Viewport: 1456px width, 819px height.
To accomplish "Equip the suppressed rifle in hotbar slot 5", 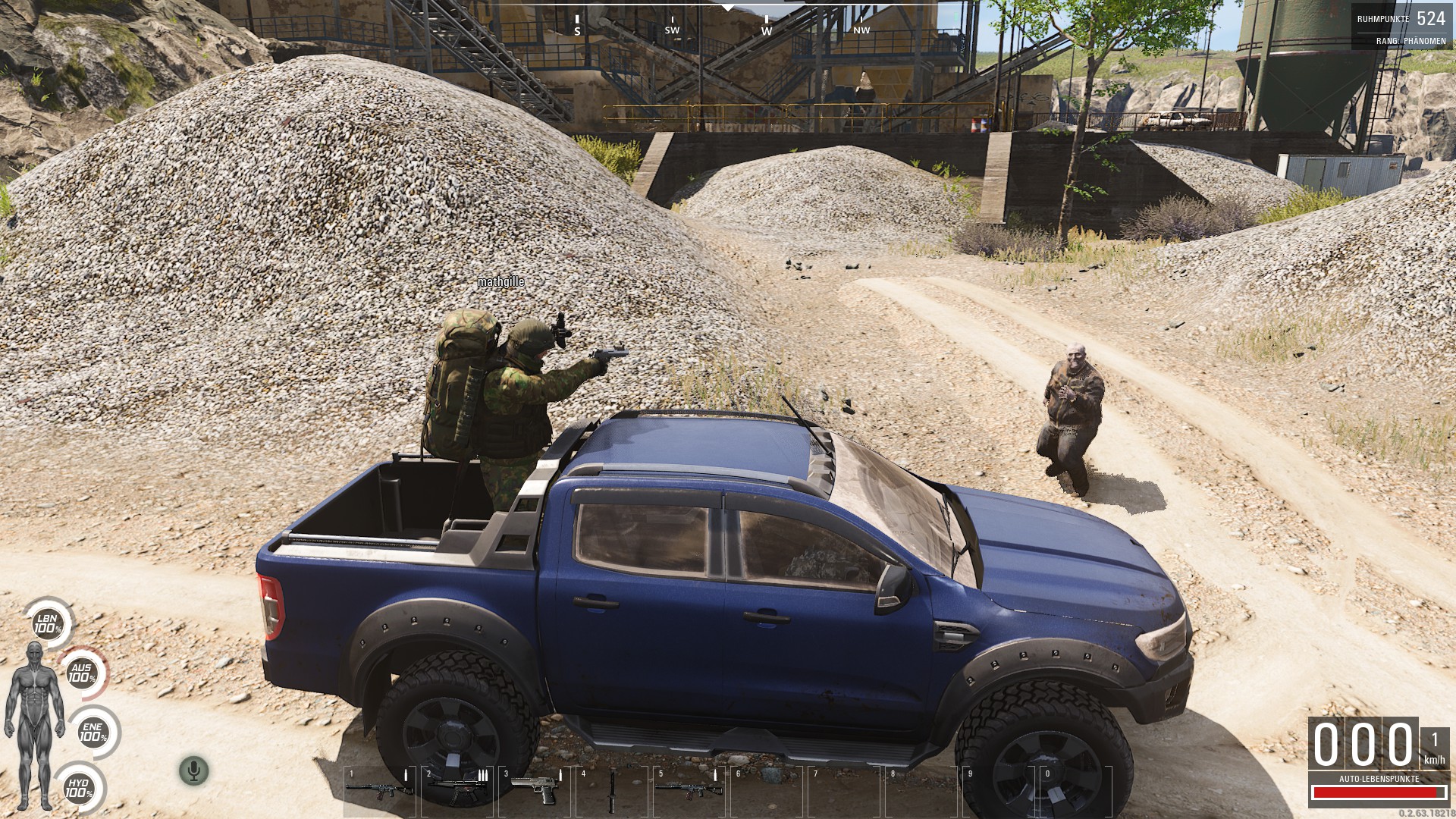I will click(689, 789).
